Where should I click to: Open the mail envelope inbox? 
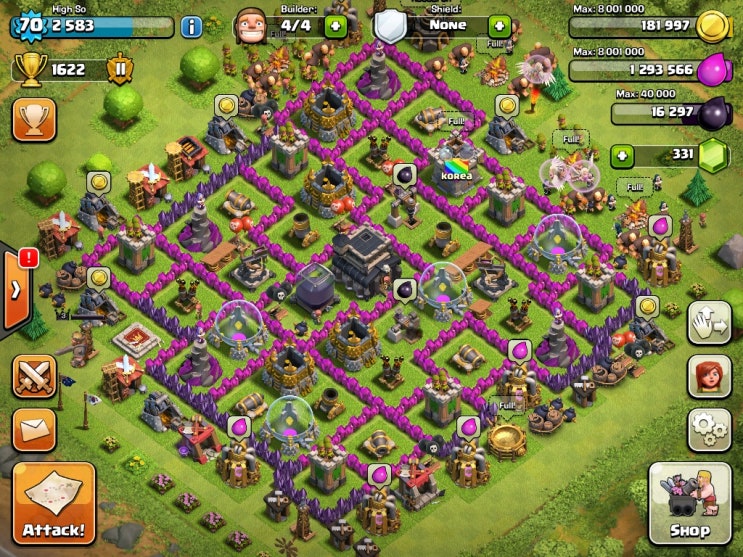(33, 429)
